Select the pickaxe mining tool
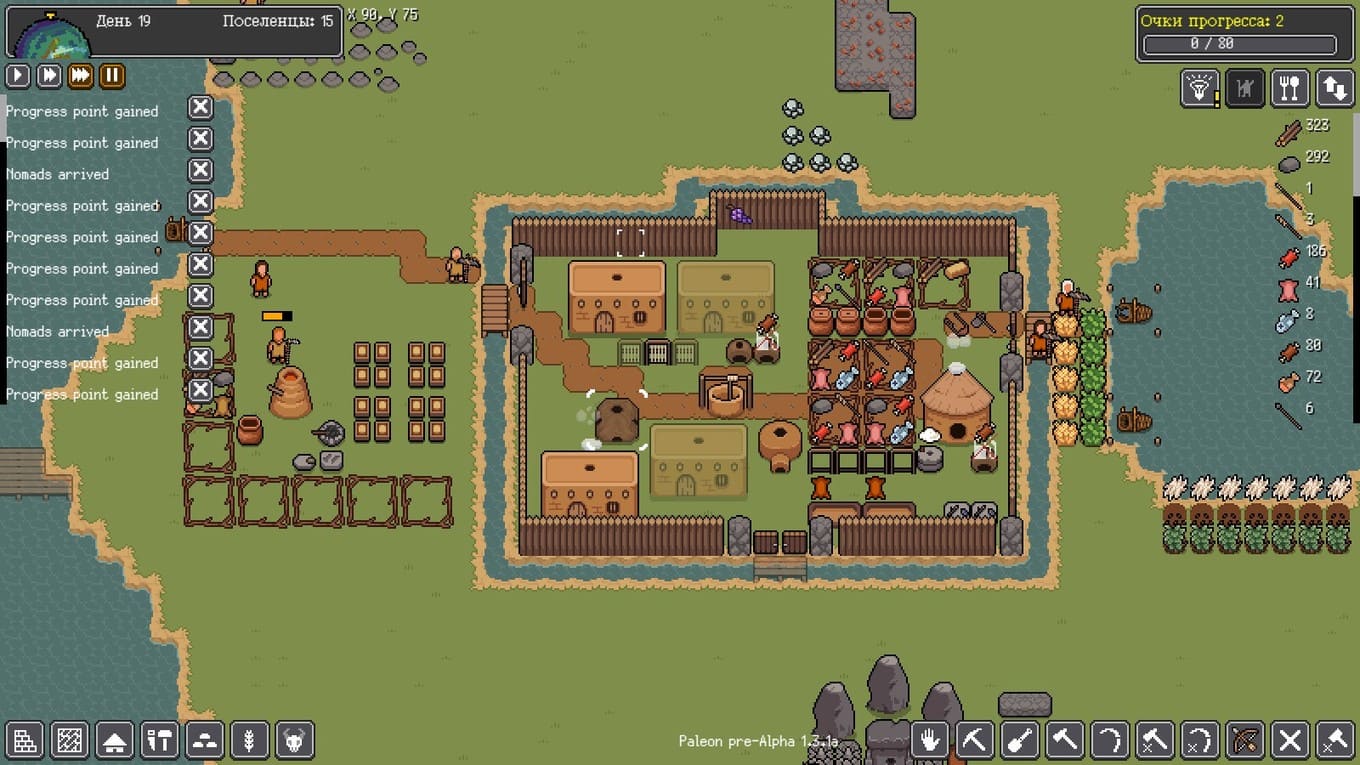Viewport: 1360px width, 765px height. coord(975,740)
